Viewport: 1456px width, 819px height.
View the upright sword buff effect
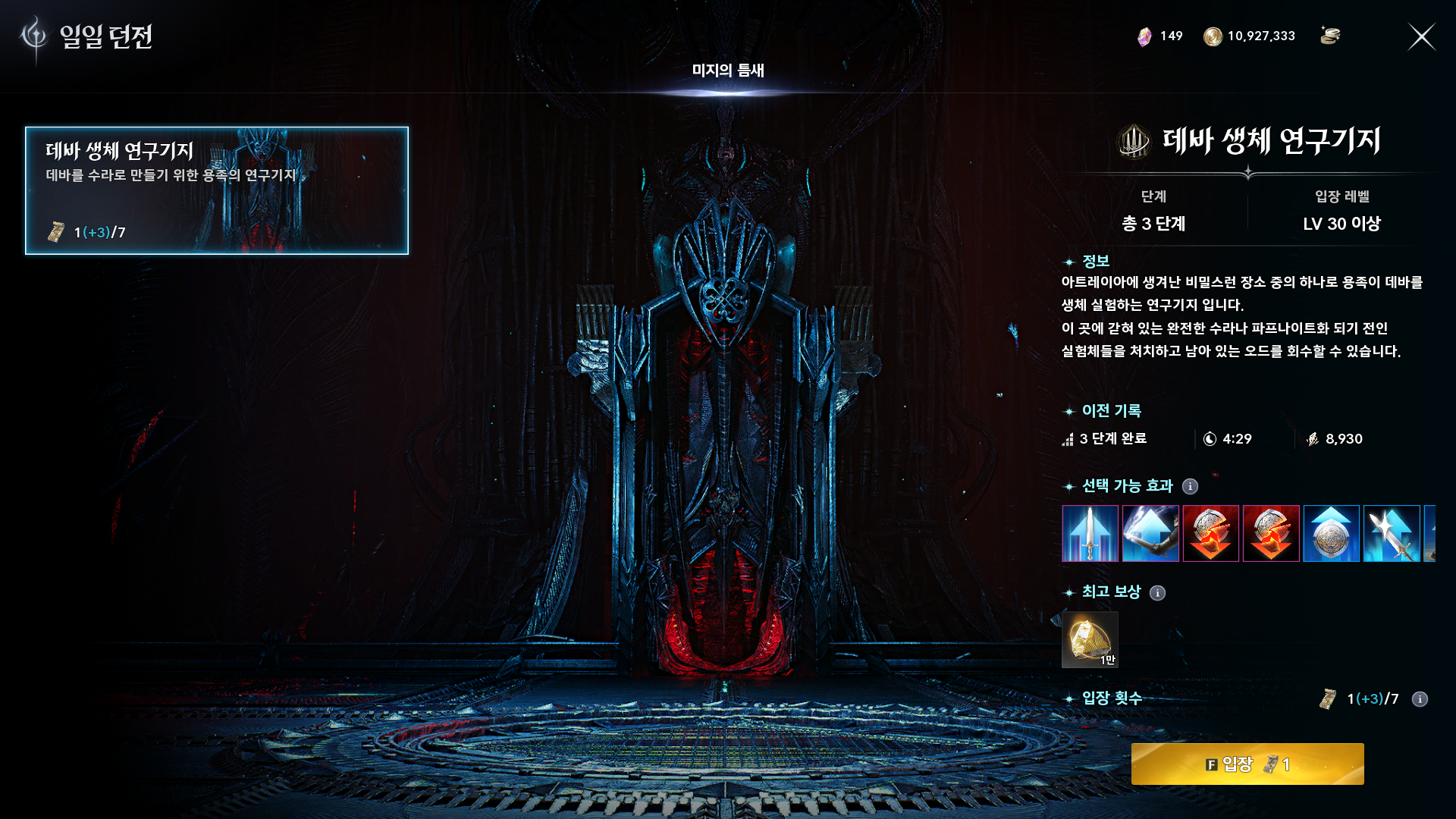[x=1090, y=534]
